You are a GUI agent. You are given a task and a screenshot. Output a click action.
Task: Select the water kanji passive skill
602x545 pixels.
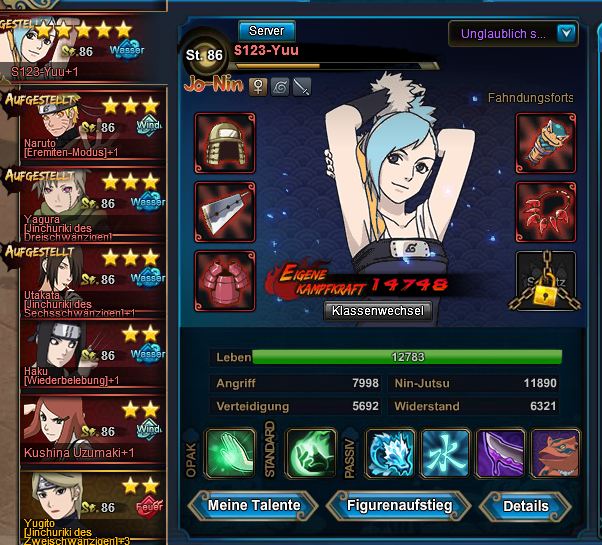(446, 453)
